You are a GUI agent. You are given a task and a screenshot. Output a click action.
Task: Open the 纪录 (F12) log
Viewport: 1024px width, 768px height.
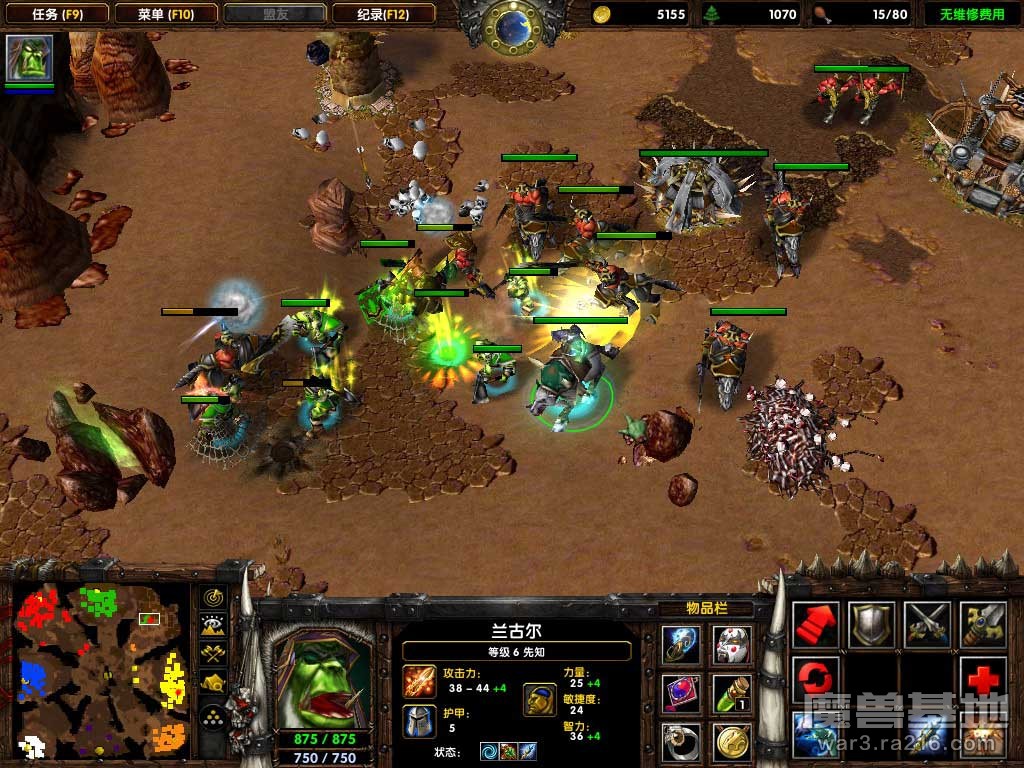383,14
